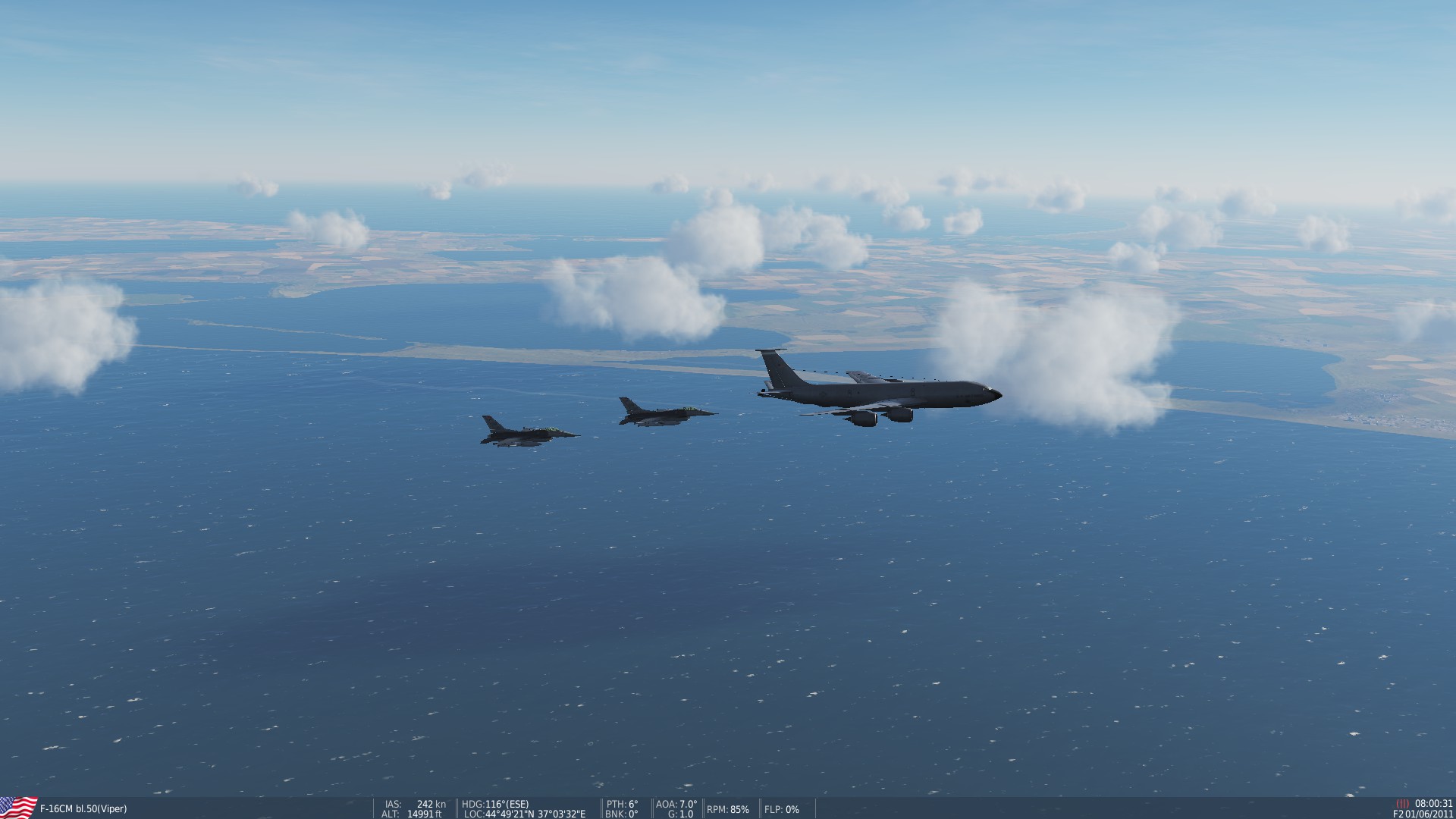
Task: Expand the LOC coordinates field
Action: (523, 814)
